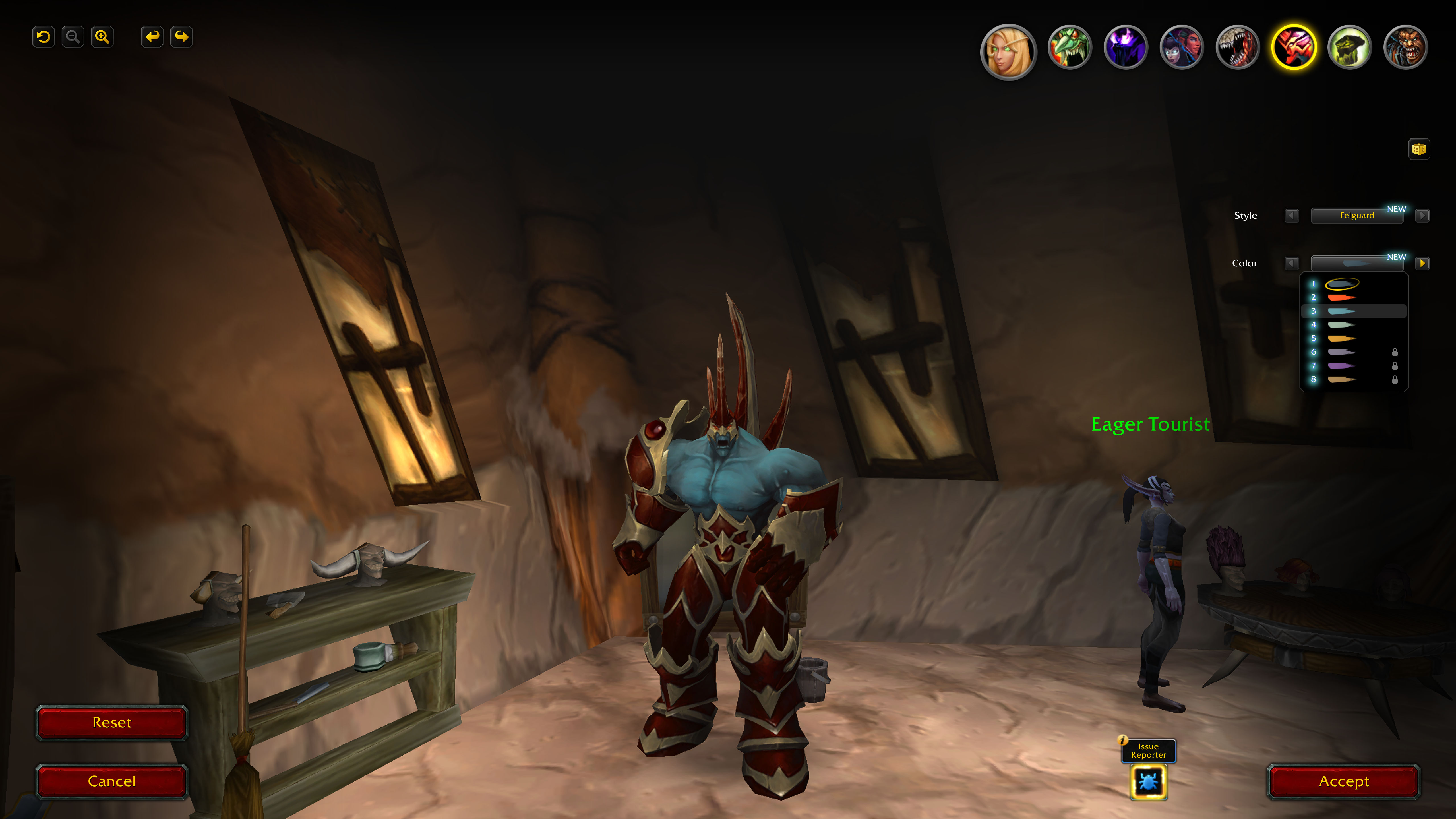The image size is (1456, 819).
Task: Pick color swatch 2, the orange-red
Action: pos(1341,297)
